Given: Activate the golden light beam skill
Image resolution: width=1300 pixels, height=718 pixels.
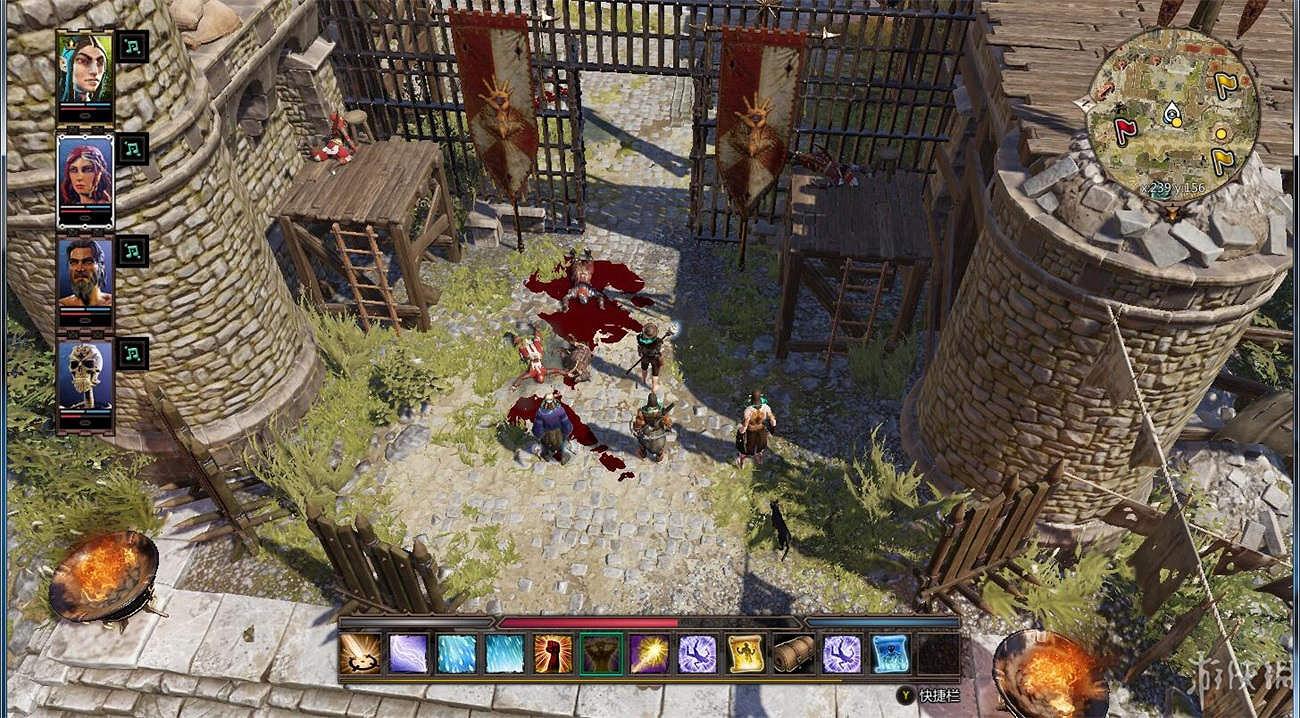Looking at the screenshot, I should click(649, 654).
